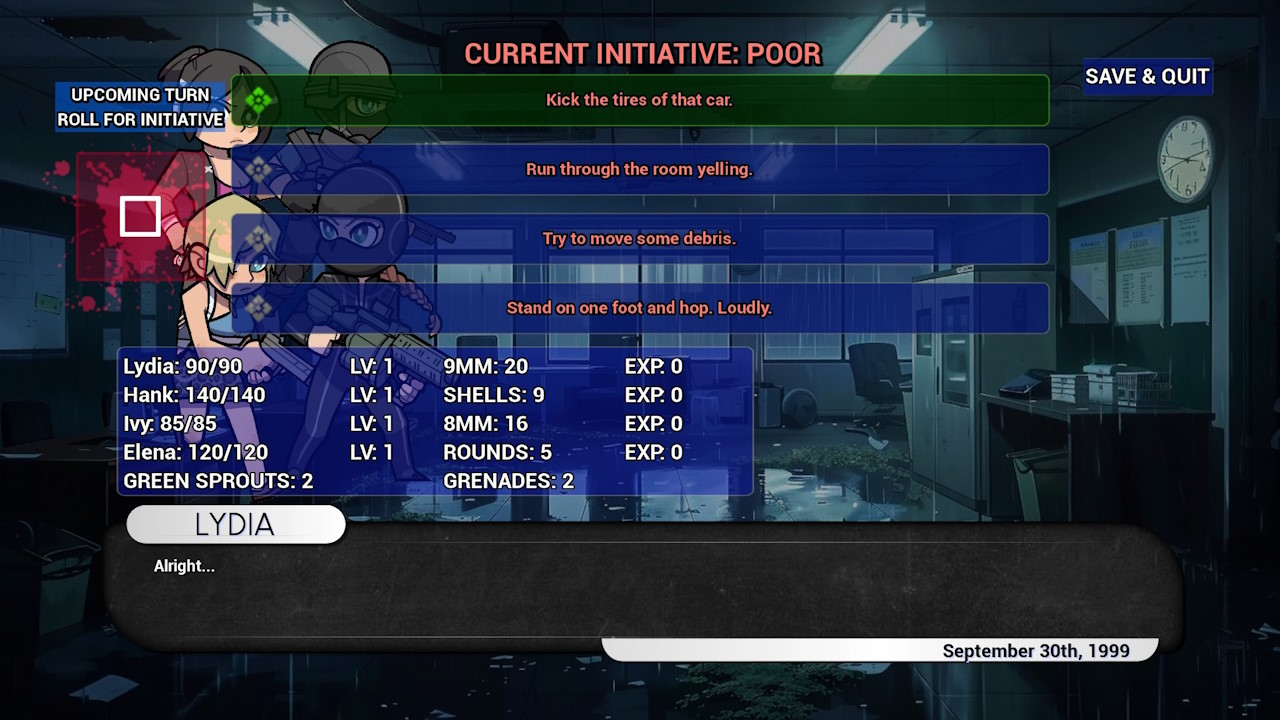Viewport: 1280px width, 720px height.
Task: Click the LYDIA name tab above the dialogue
Action: pos(235,524)
